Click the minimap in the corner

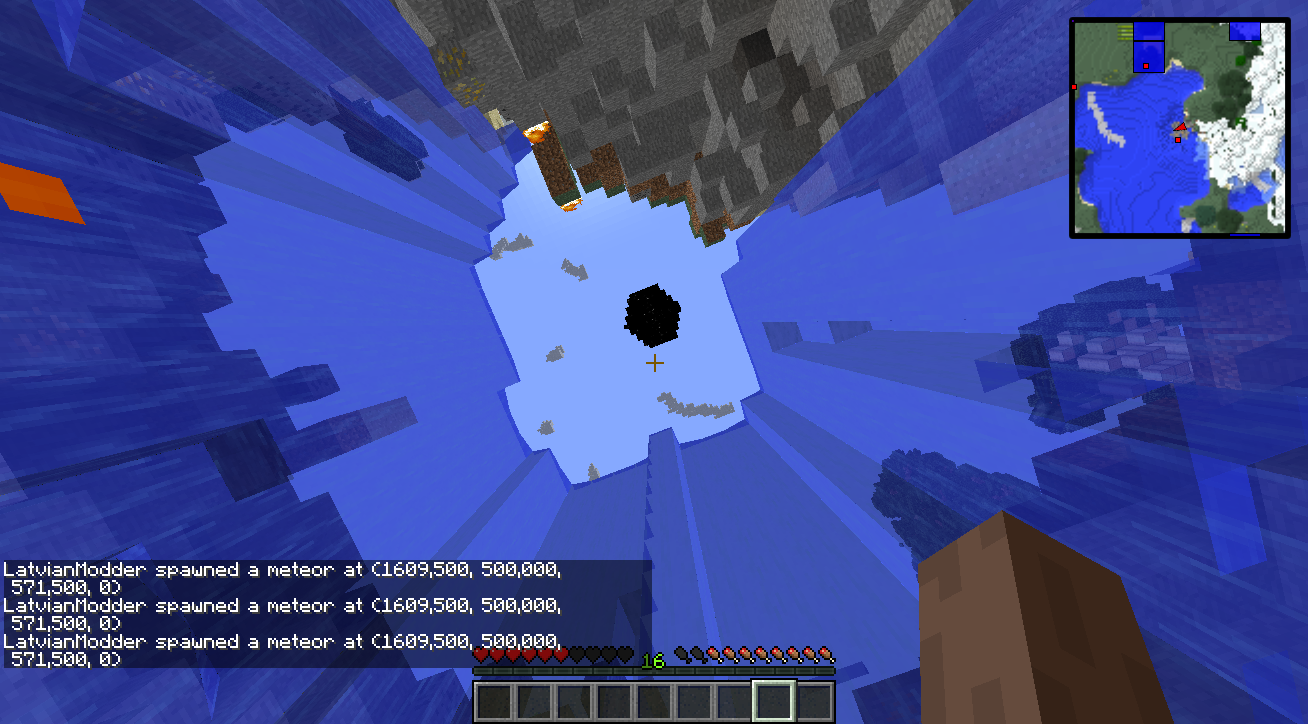[x=1179, y=127]
